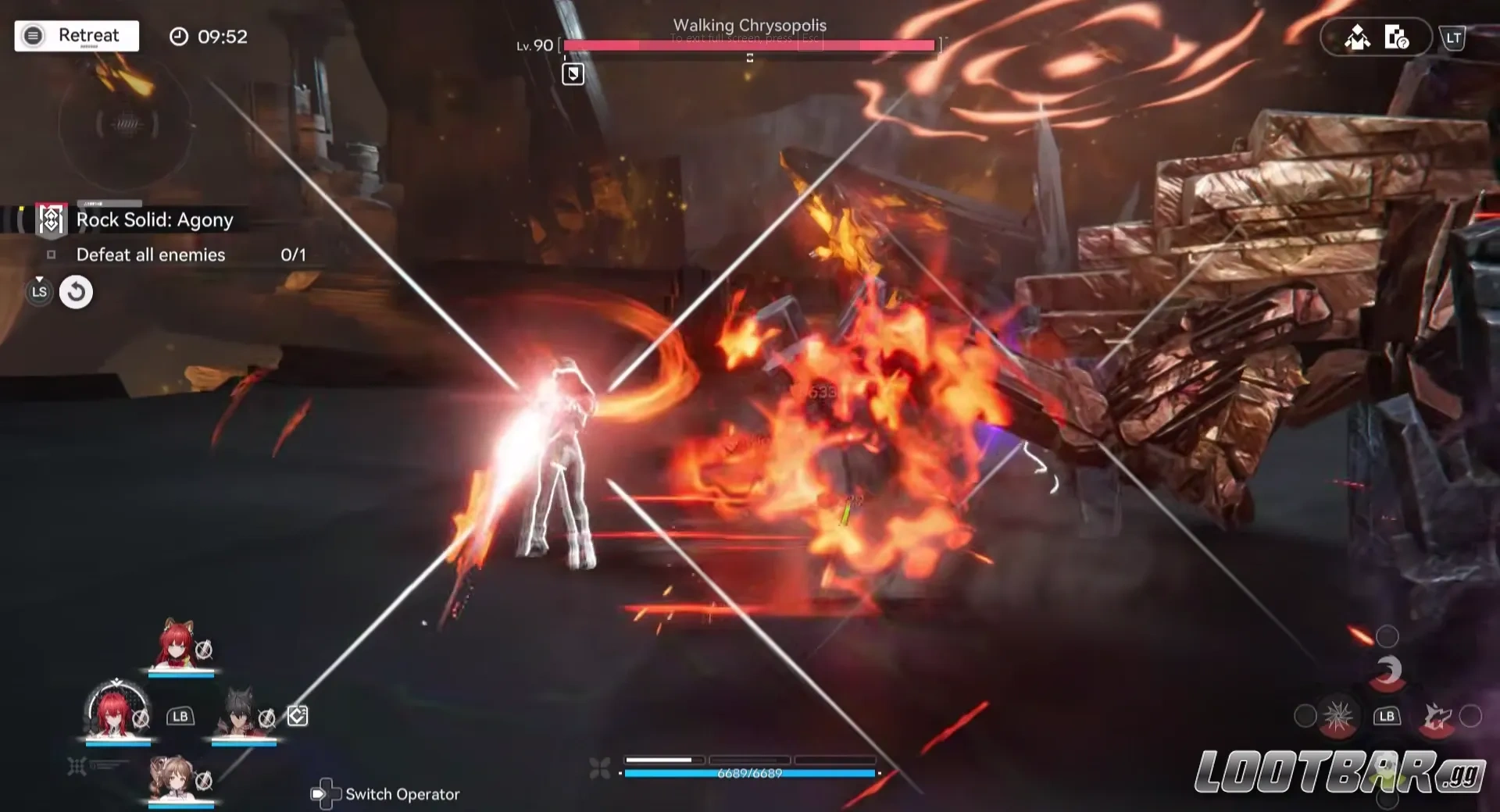Open the help document icon with question mark

(x=1396, y=37)
